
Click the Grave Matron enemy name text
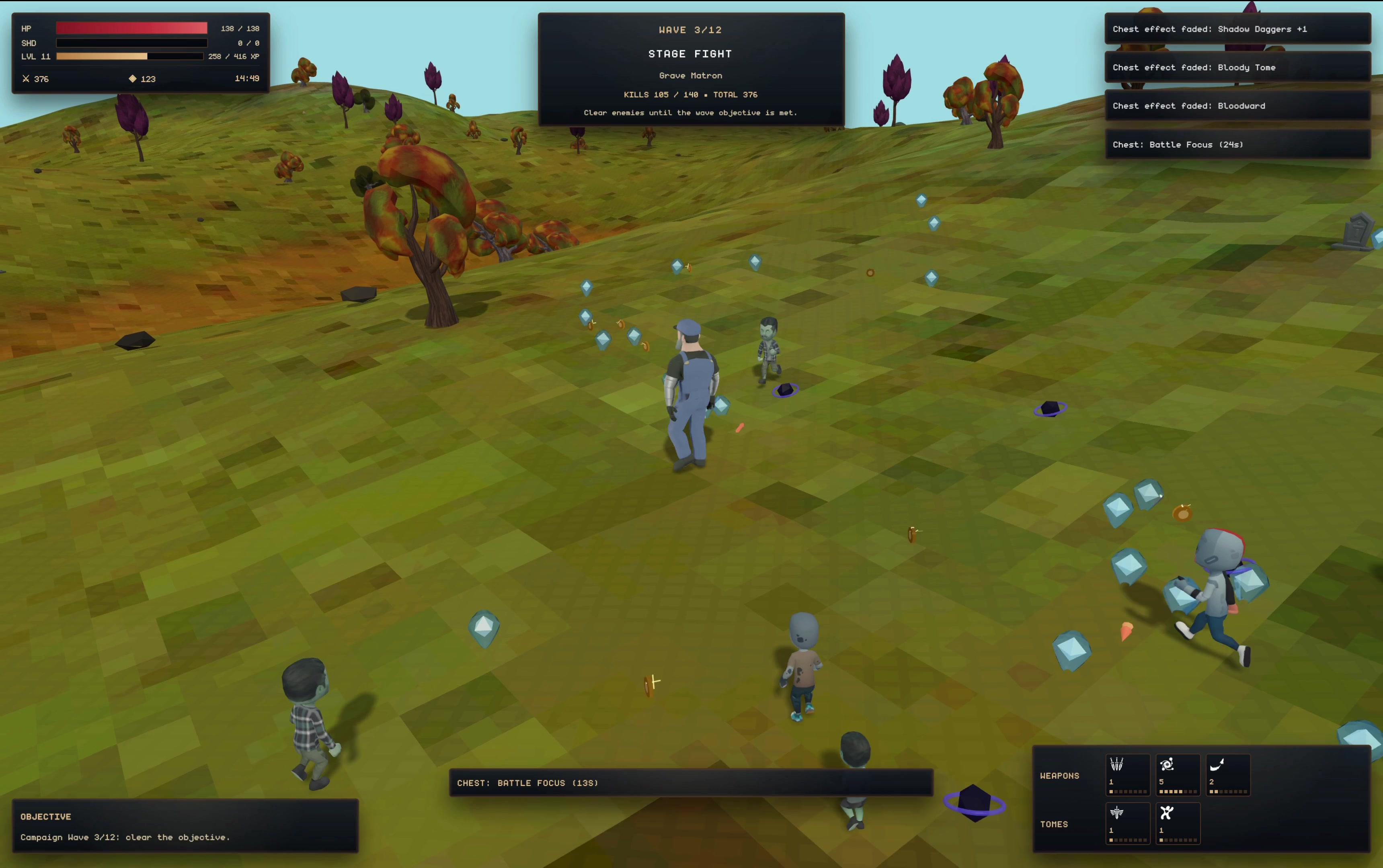[x=691, y=75]
